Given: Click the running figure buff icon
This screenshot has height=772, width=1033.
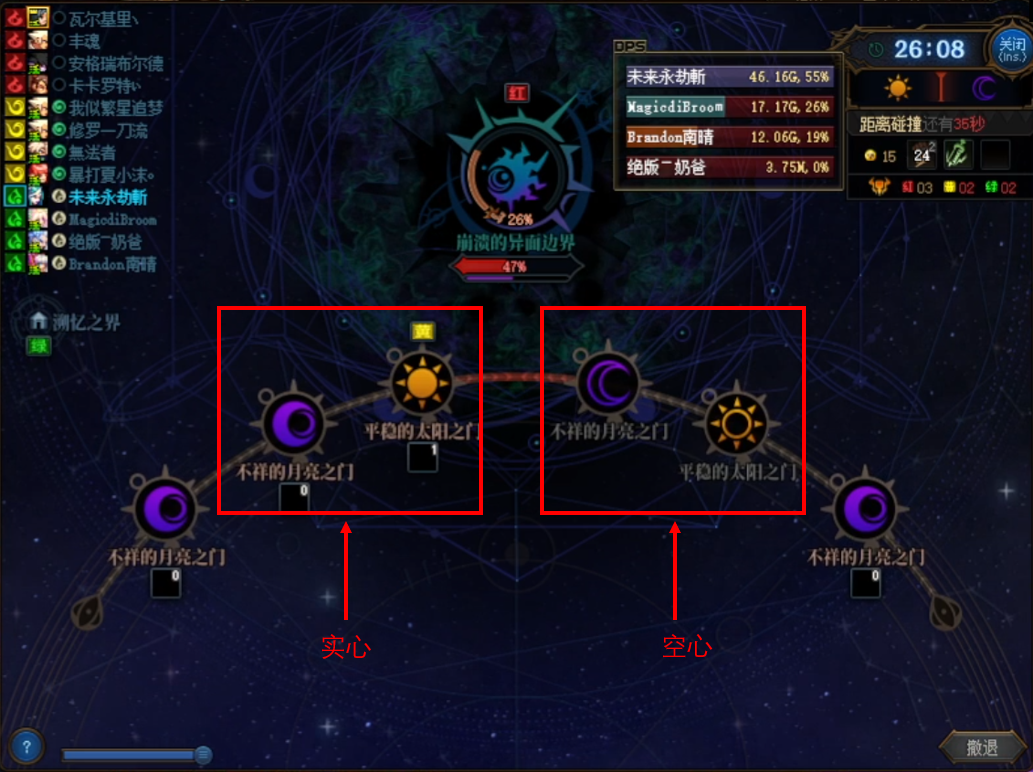Looking at the screenshot, I should coord(958,155).
